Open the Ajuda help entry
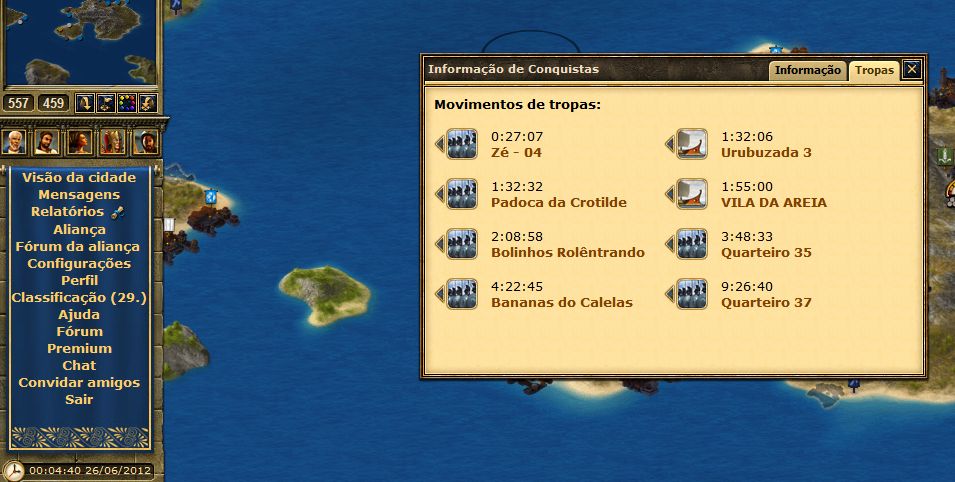955x482 pixels. coord(79,314)
